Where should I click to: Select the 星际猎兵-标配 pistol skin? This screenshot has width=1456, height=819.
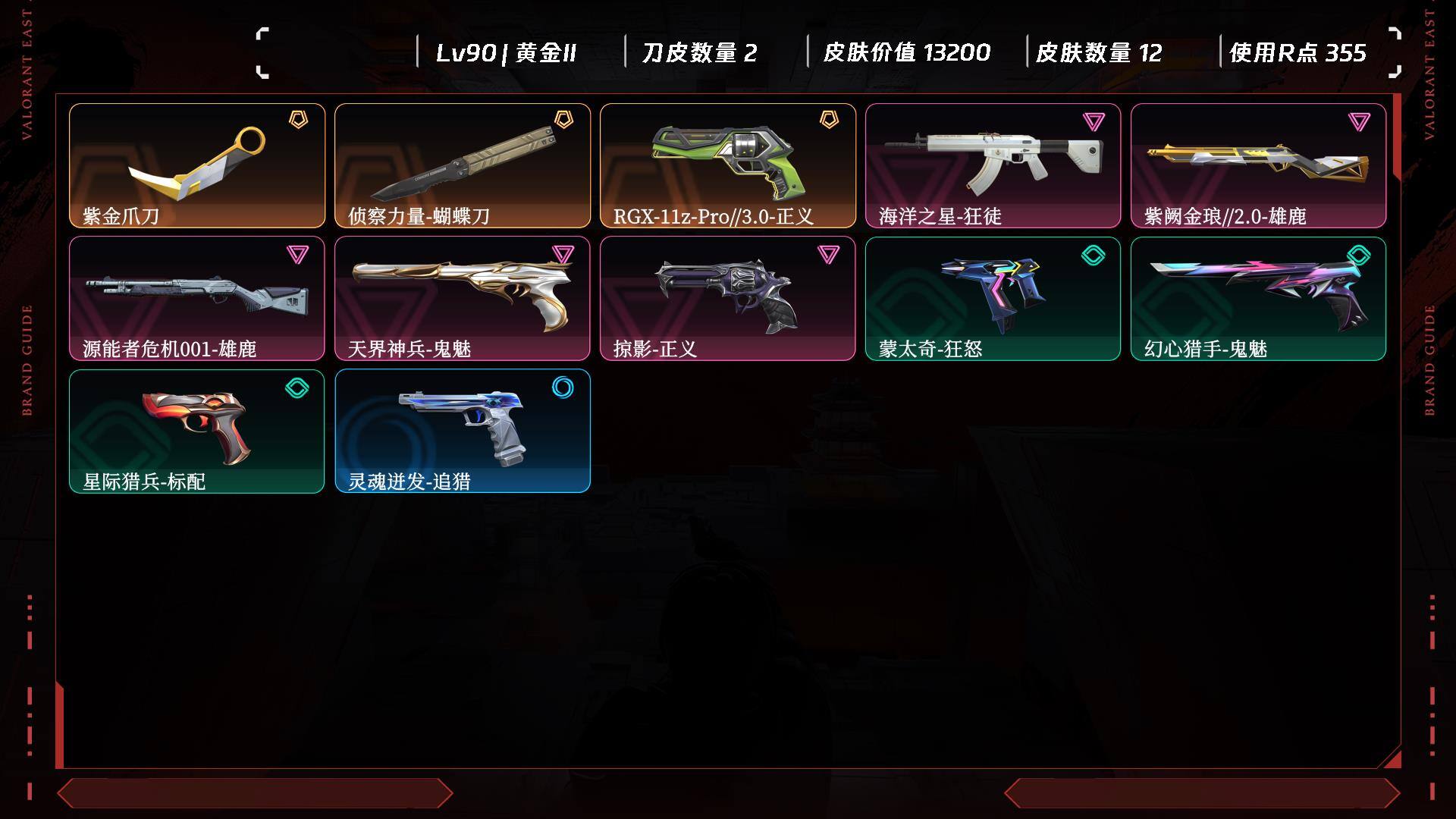pyautogui.click(x=197, y=431)
